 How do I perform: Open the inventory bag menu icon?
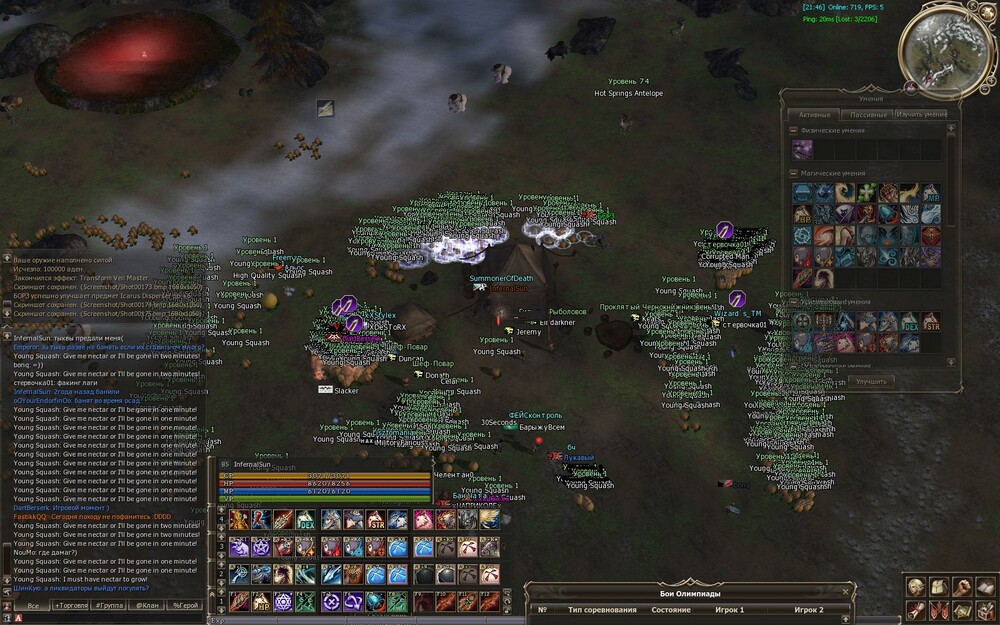[938, 587]
